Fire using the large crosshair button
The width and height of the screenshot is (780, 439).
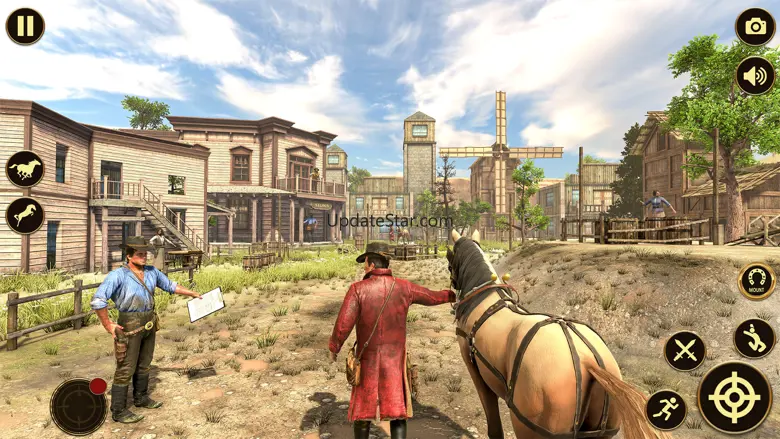coord(734,397)
